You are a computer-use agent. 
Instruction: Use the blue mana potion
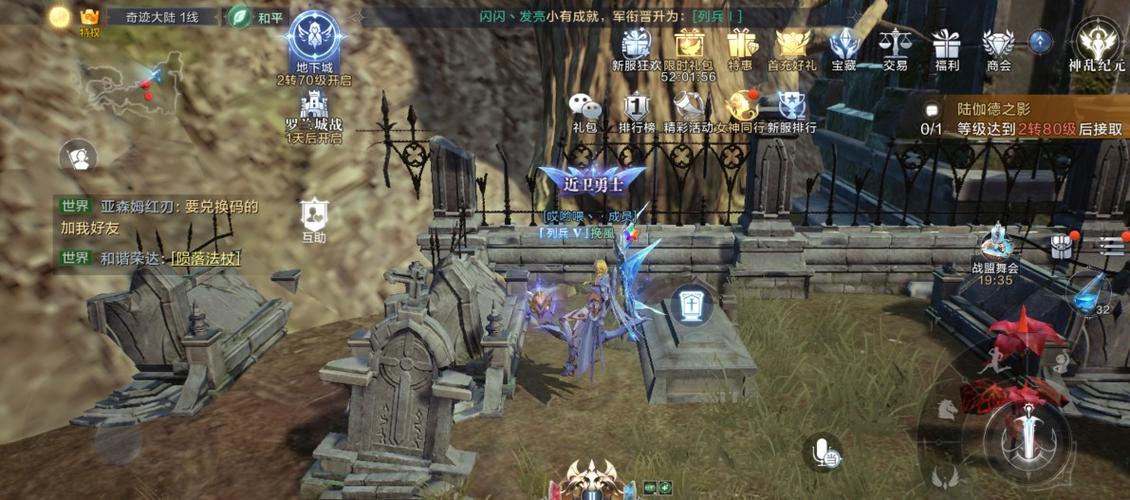point(1089,294)
